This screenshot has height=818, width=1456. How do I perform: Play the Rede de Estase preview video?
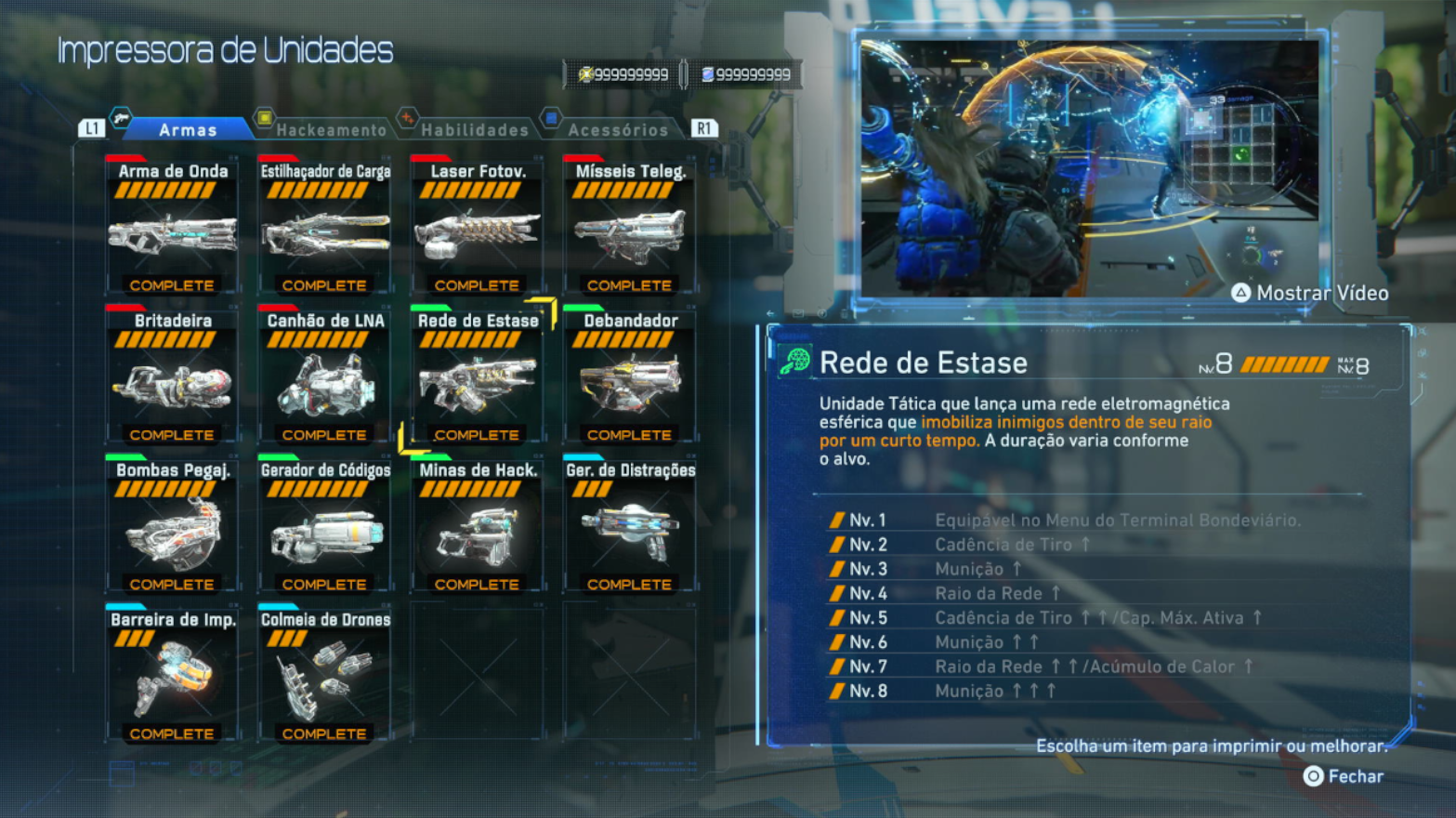pos(1309,294)
